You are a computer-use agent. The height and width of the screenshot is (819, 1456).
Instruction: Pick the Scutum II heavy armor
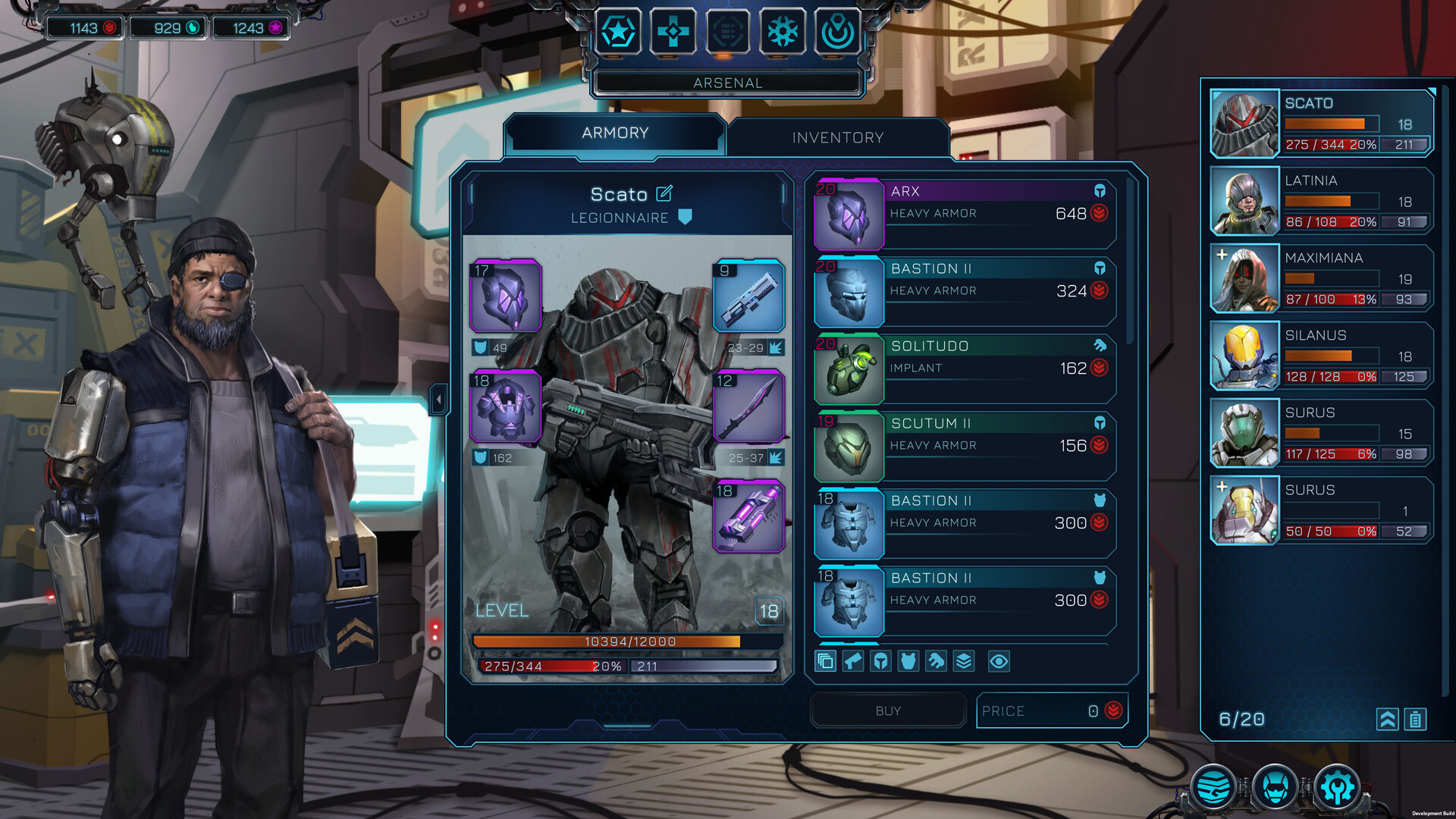963,446
